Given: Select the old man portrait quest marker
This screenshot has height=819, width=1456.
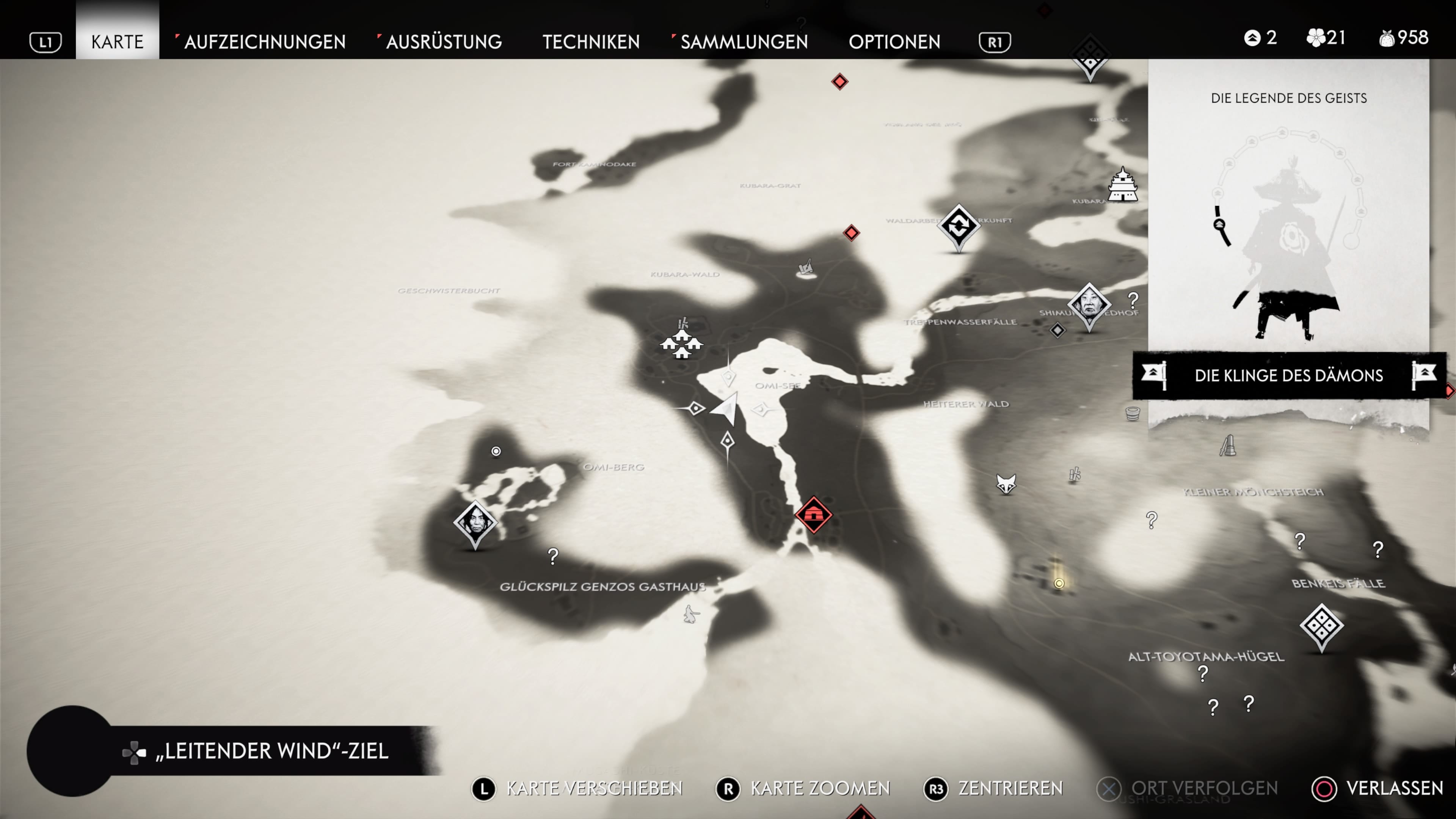Looking at the screenshot, I should coord(1089,304).
